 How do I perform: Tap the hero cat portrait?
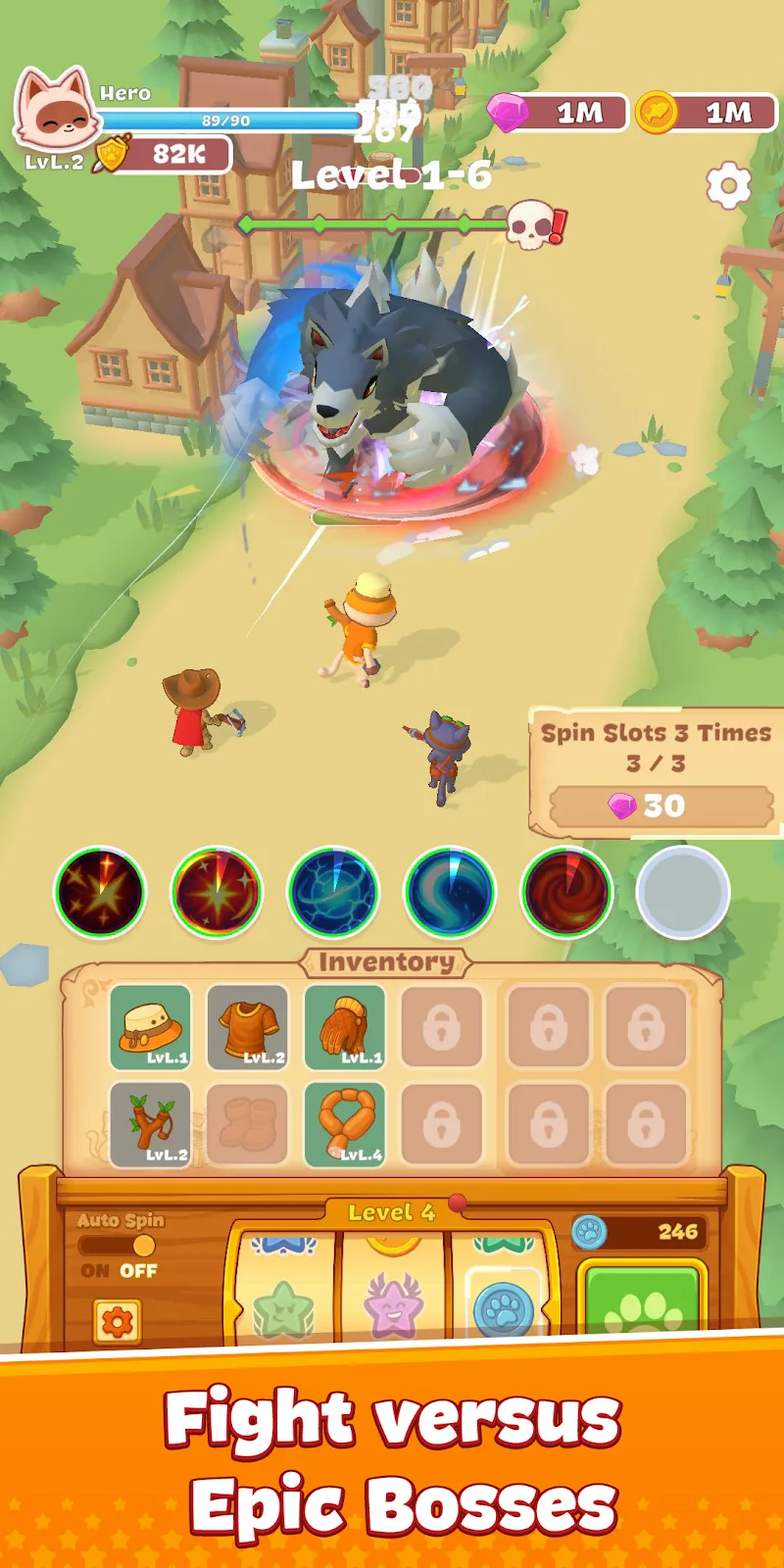56,111
